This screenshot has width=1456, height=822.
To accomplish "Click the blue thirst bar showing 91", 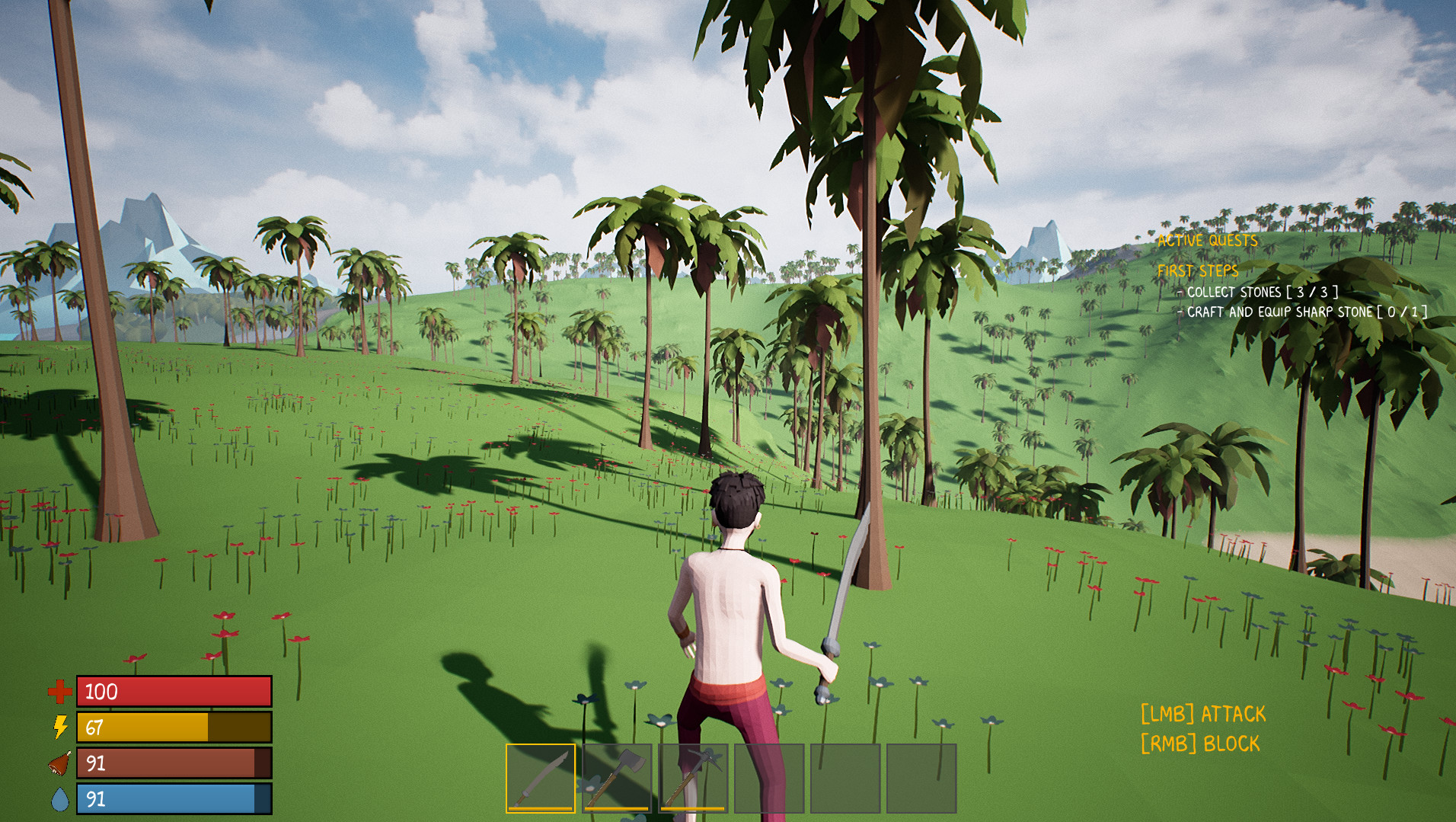I will point(174,800).
